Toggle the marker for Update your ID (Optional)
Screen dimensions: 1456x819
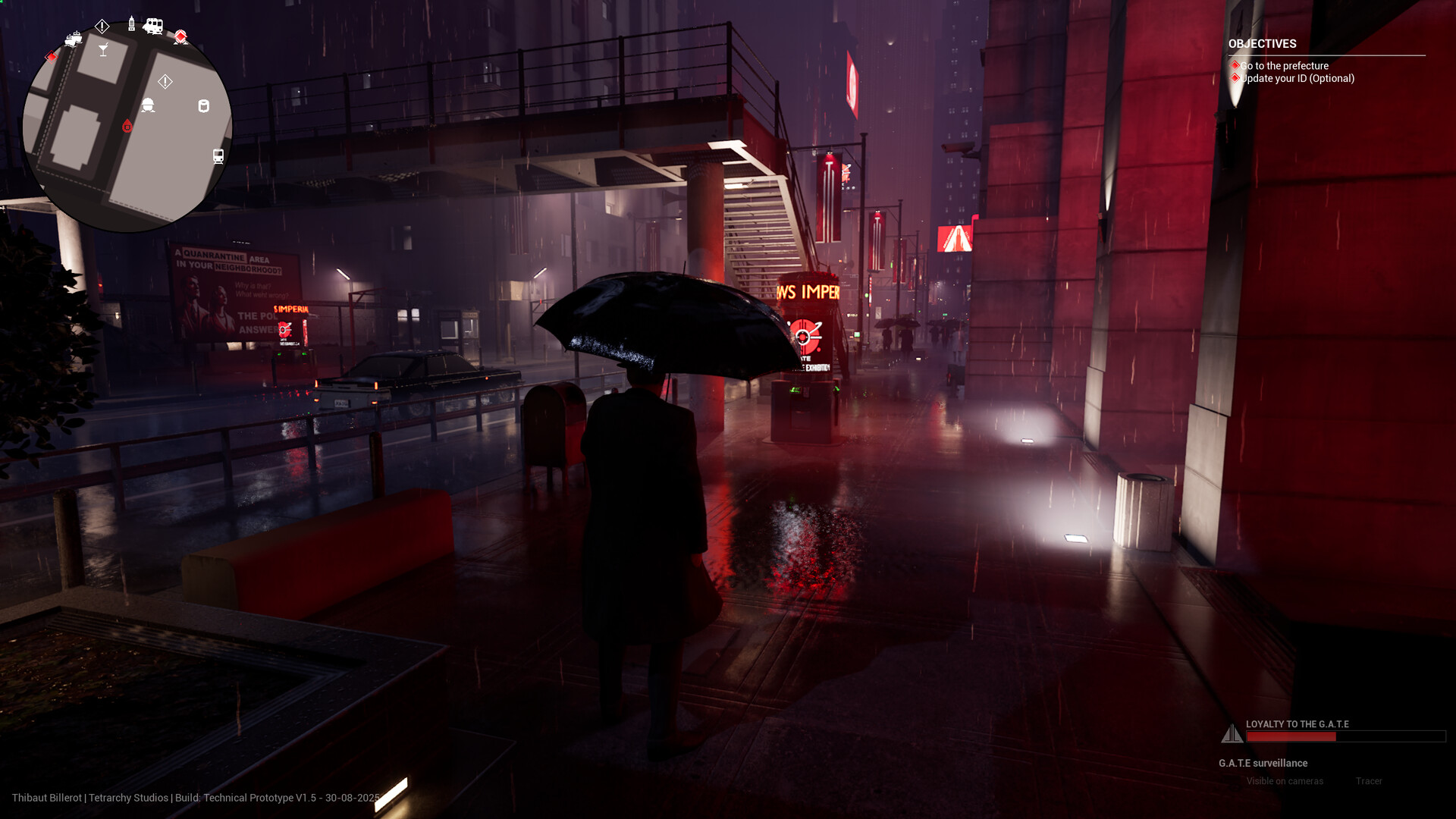[x=1235, y=78]
